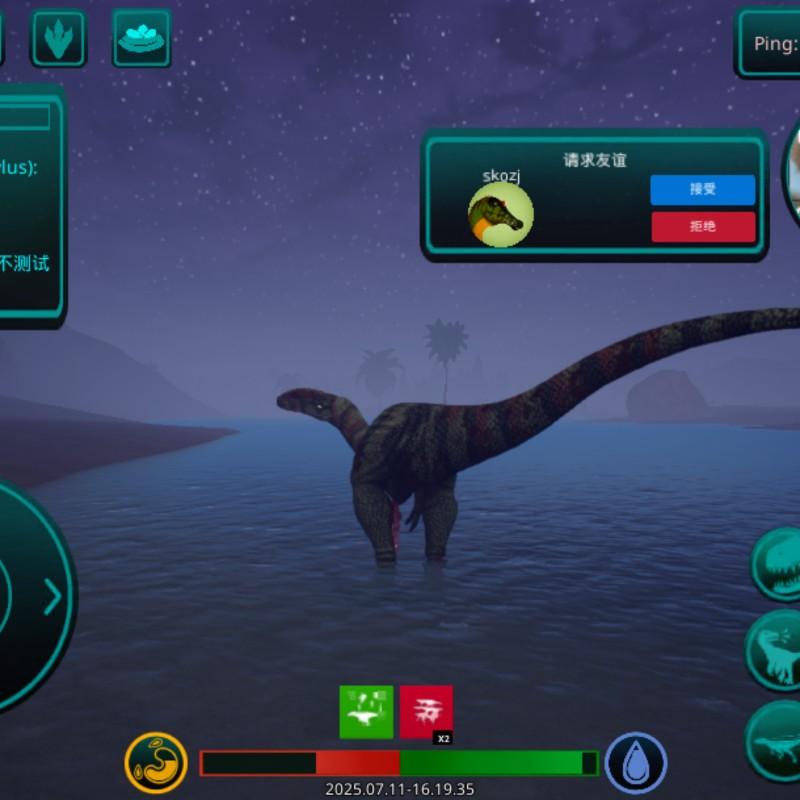The height and width of the screenshot is (800, 800).
Task: Select the green dinosaur buff icon
Action: point(366,712)
